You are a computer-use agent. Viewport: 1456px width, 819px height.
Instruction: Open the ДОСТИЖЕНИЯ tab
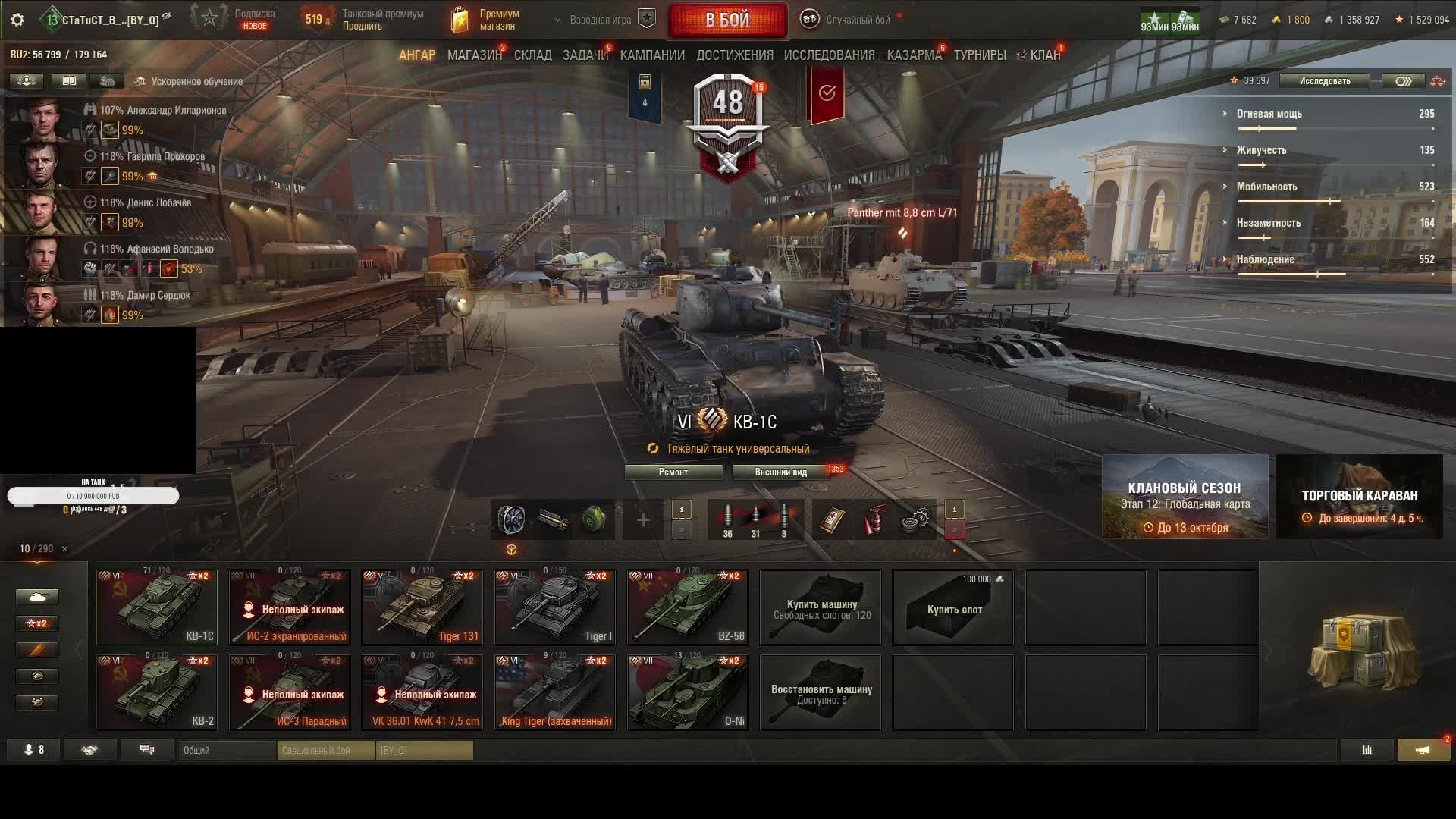coord(734,55)
